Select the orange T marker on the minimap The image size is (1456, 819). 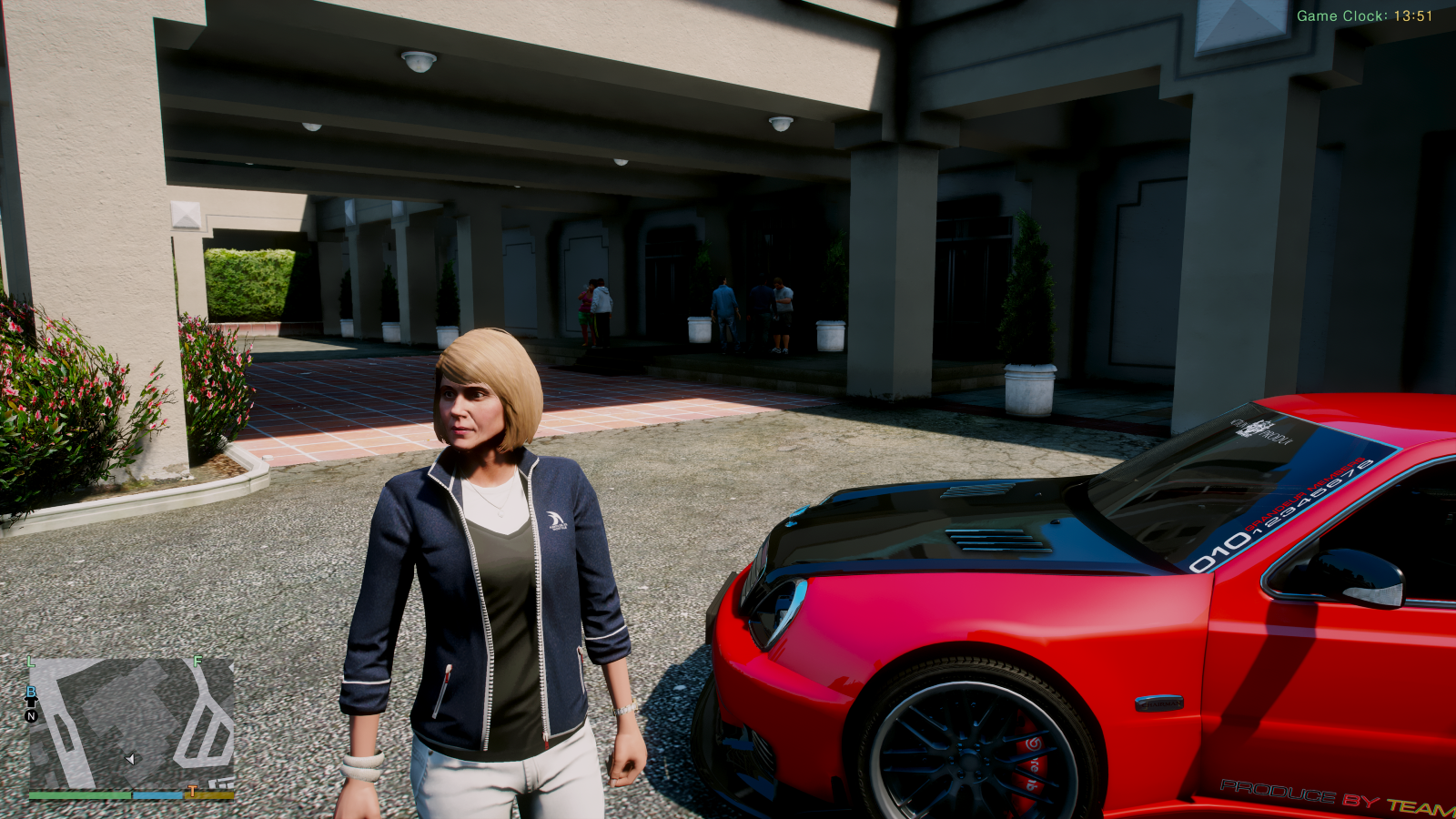(192, 792)
